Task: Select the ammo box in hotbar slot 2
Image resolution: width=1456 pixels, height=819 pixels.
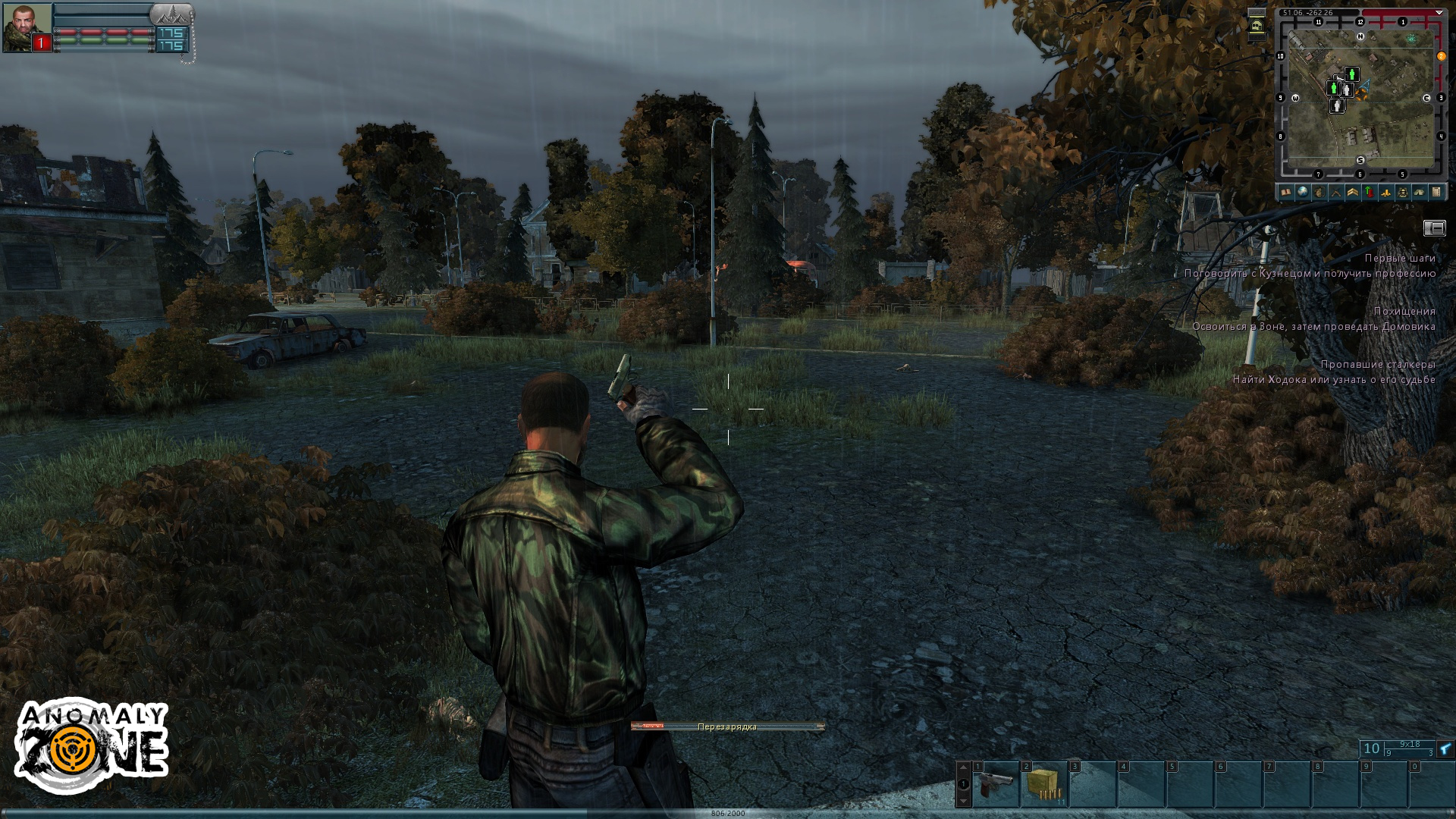Action: [1044, 785]
